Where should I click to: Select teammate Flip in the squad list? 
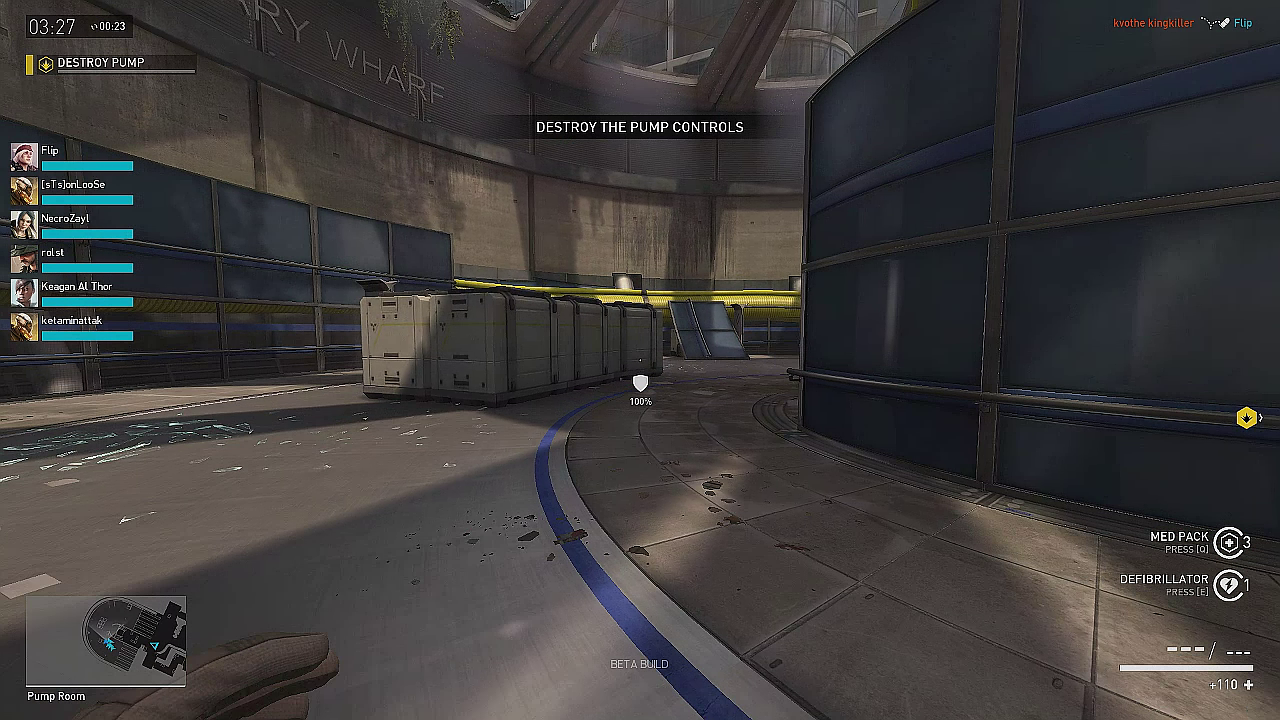tap(72, 157)
